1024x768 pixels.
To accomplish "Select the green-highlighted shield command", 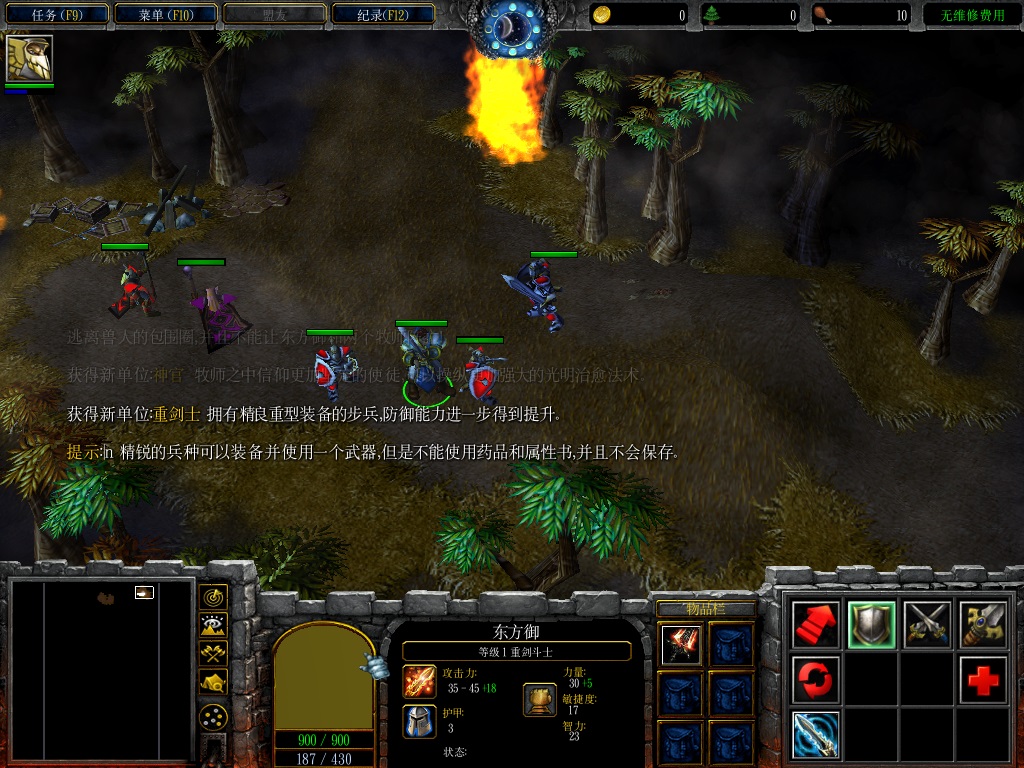I will point(871,625).
